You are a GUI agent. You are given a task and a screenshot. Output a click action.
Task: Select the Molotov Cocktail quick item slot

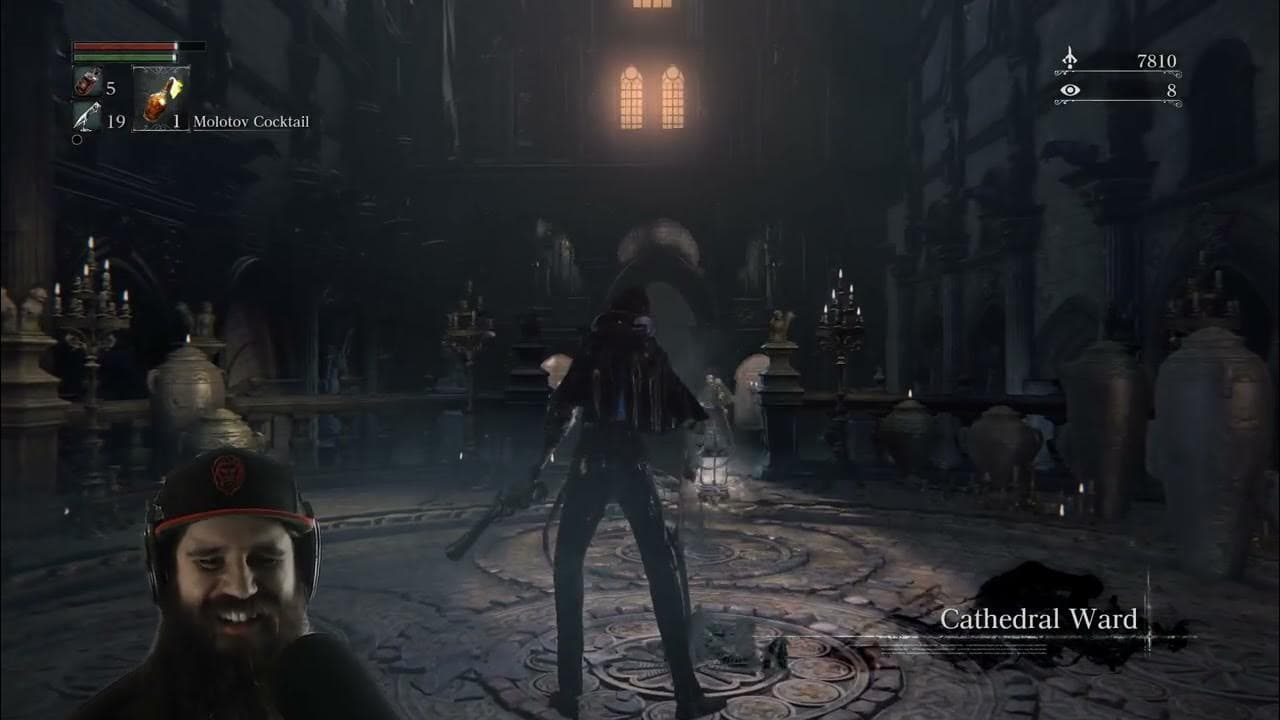point(160,99)
